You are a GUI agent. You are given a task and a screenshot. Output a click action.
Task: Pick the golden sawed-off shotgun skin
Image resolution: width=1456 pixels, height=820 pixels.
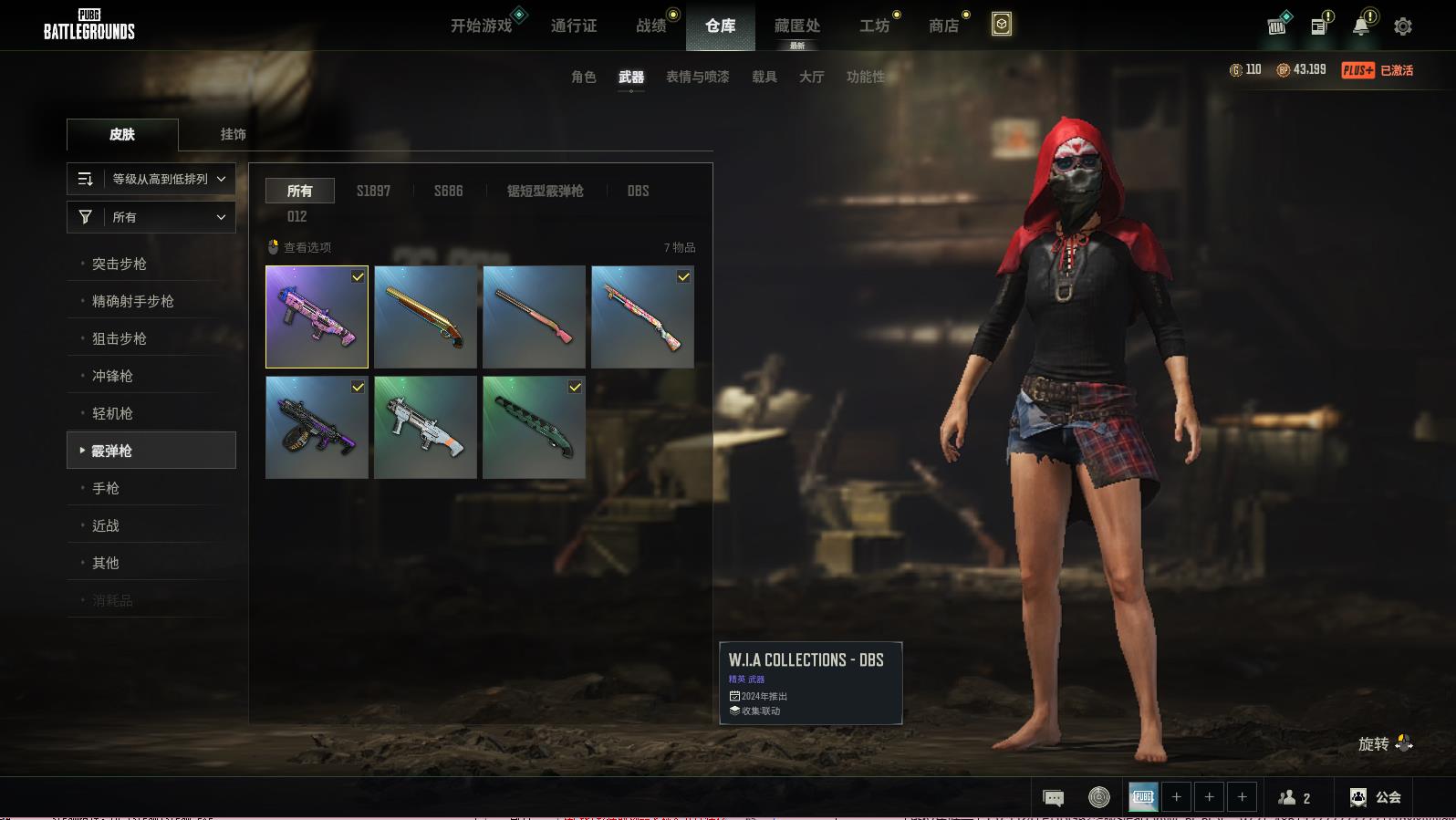coord(425,317)
